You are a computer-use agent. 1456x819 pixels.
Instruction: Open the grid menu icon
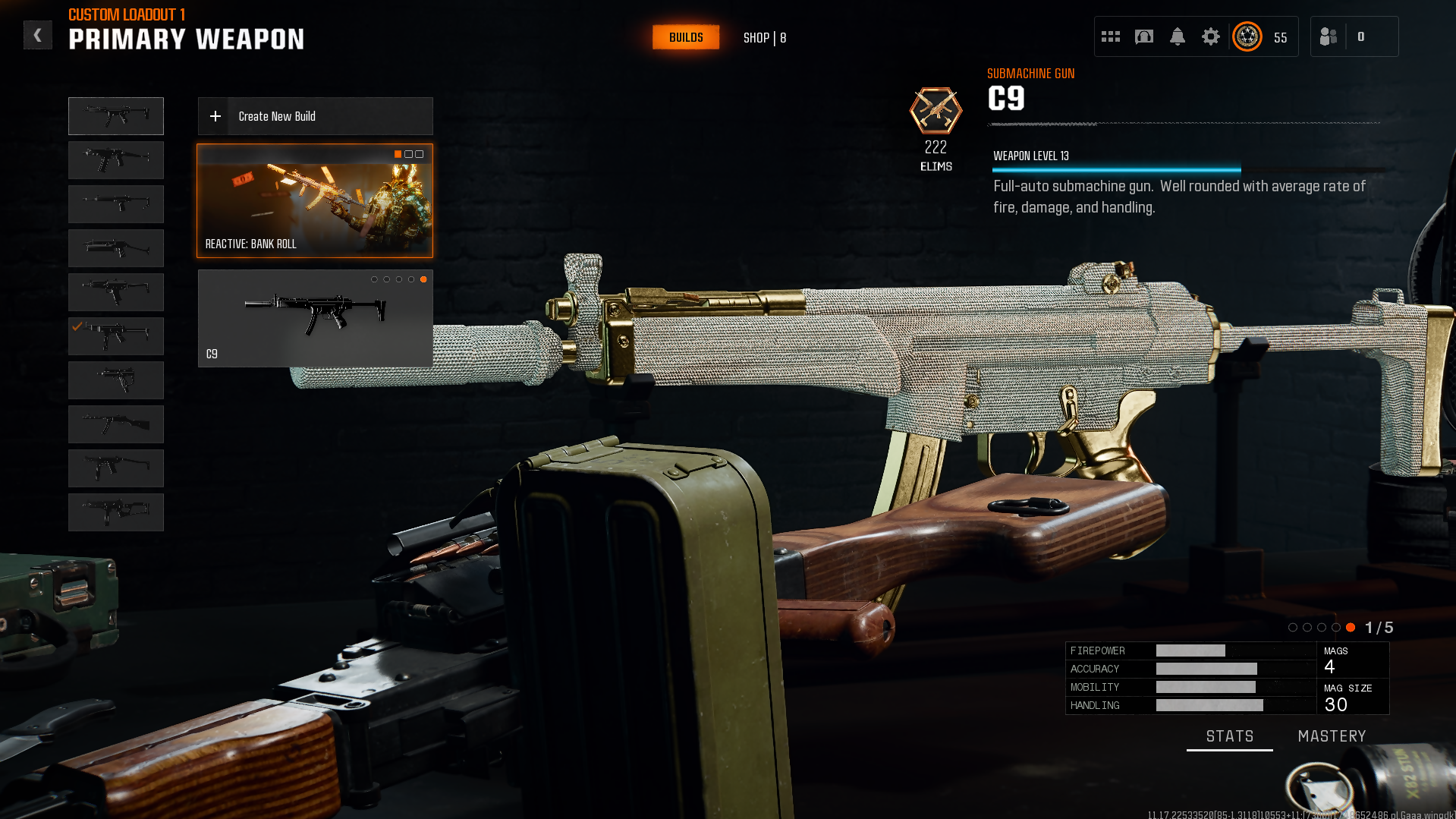(1111, 36)
